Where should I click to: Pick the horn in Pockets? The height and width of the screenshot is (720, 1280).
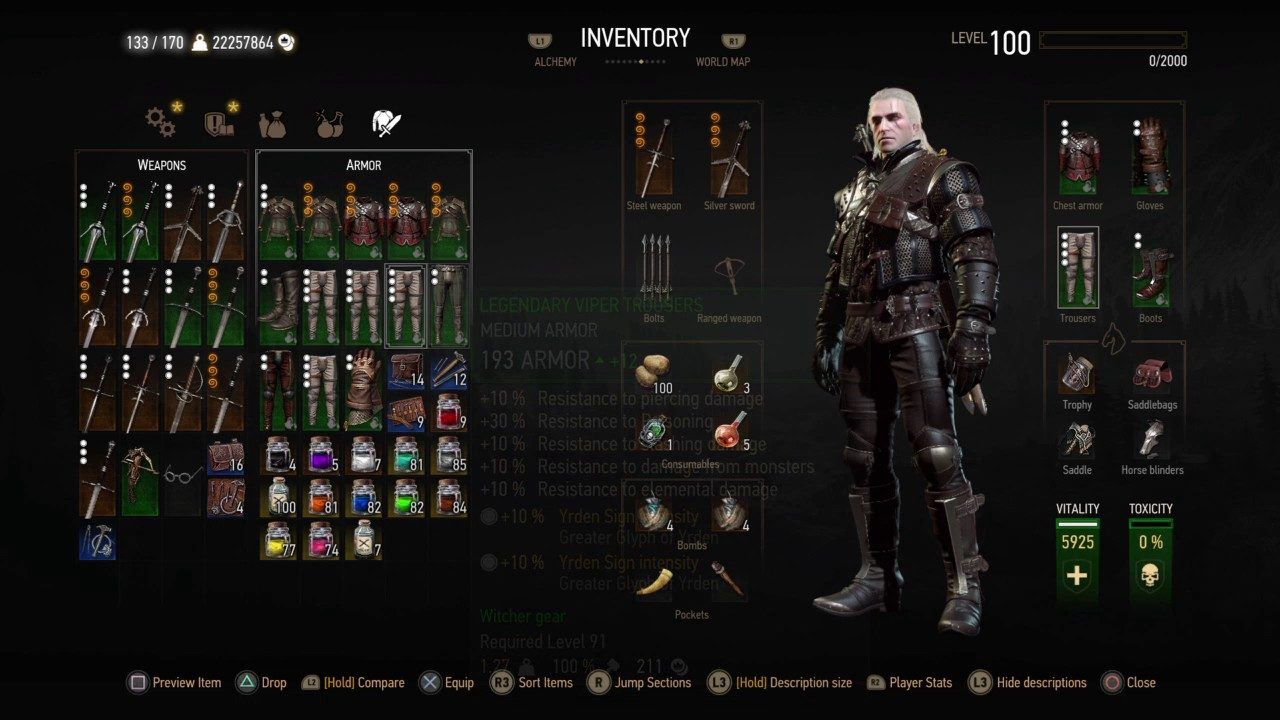click(x=654, y=581)
